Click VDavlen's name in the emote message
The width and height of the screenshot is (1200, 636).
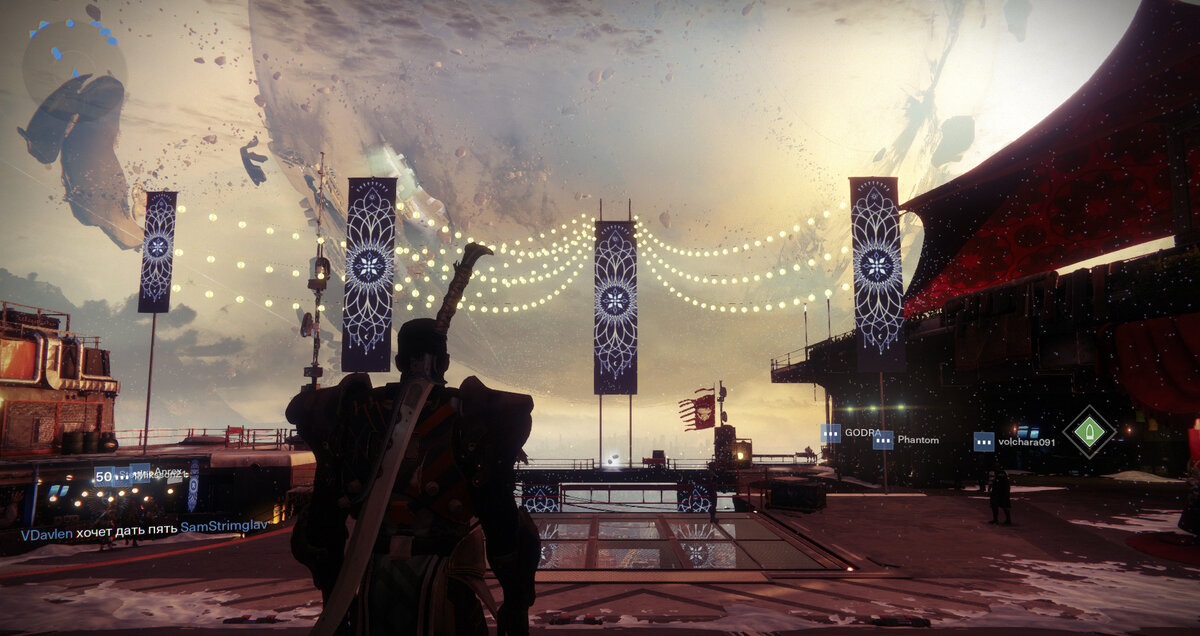coord(46,534)
